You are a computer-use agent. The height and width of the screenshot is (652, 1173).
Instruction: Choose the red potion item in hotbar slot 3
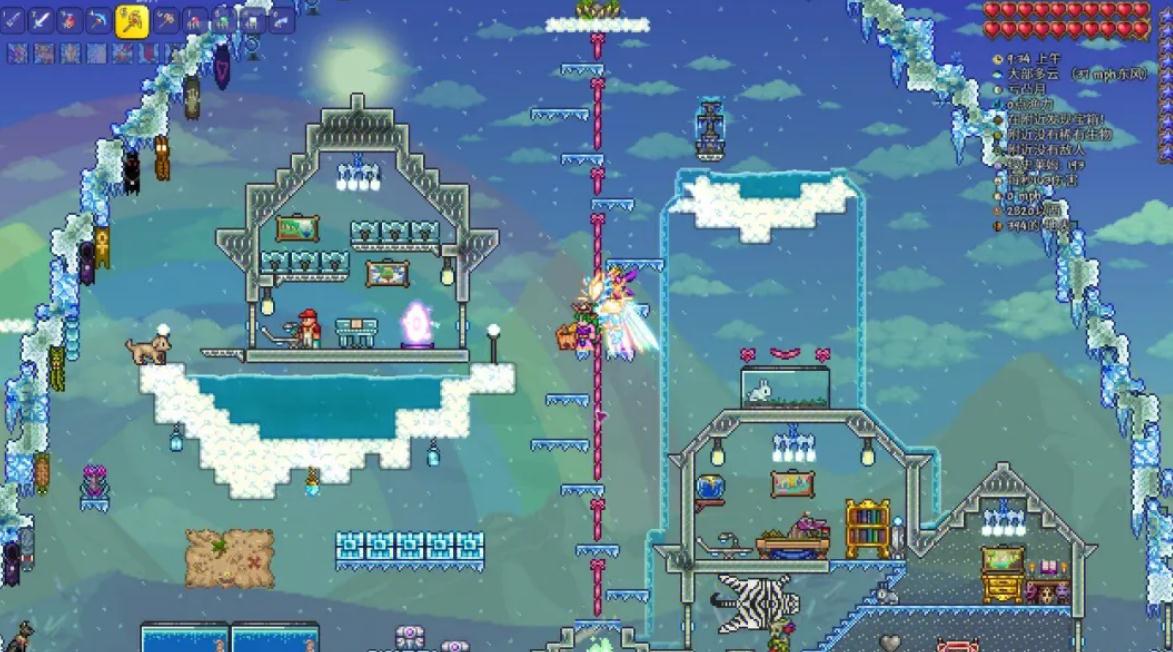click(70, 20)
